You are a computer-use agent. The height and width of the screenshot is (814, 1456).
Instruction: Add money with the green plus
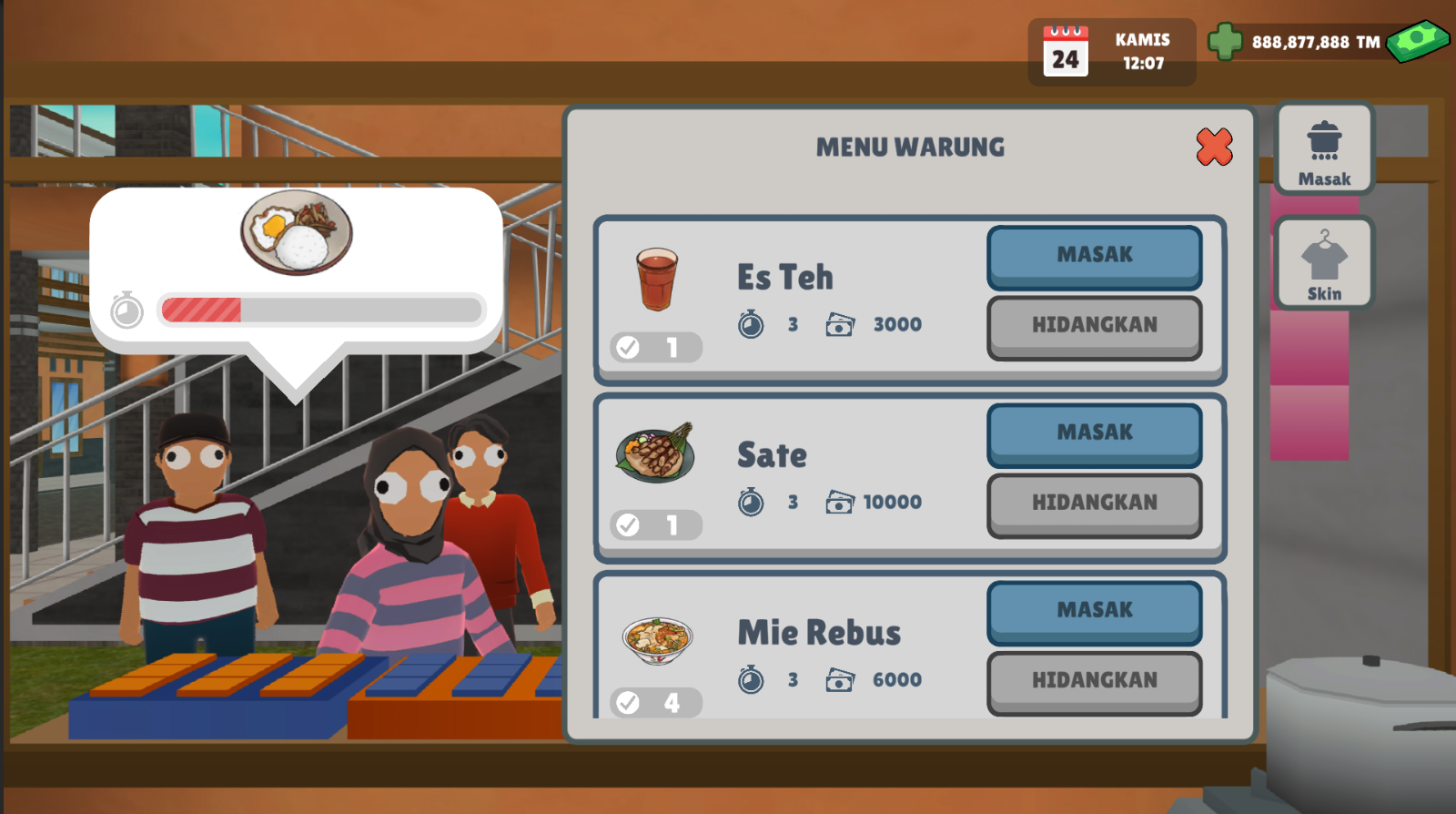click(1225, 42)
